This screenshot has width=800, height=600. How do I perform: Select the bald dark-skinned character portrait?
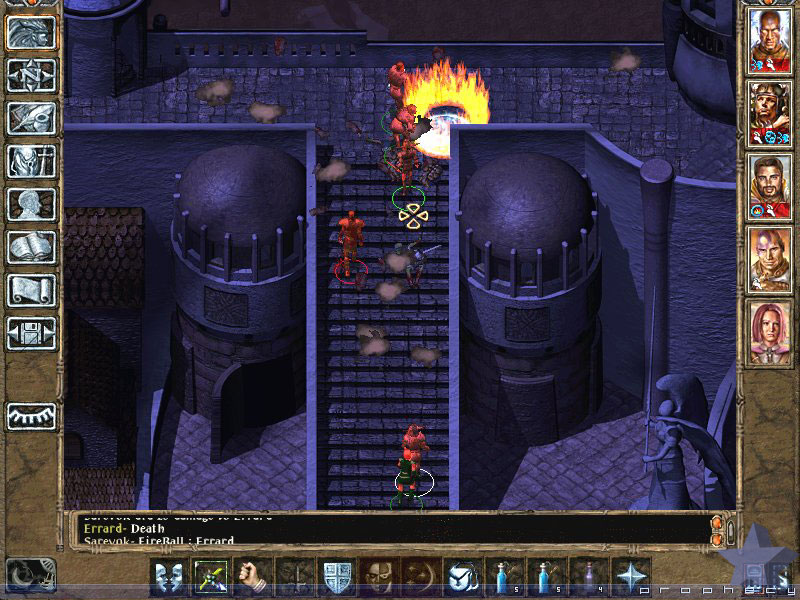[768, 40]
